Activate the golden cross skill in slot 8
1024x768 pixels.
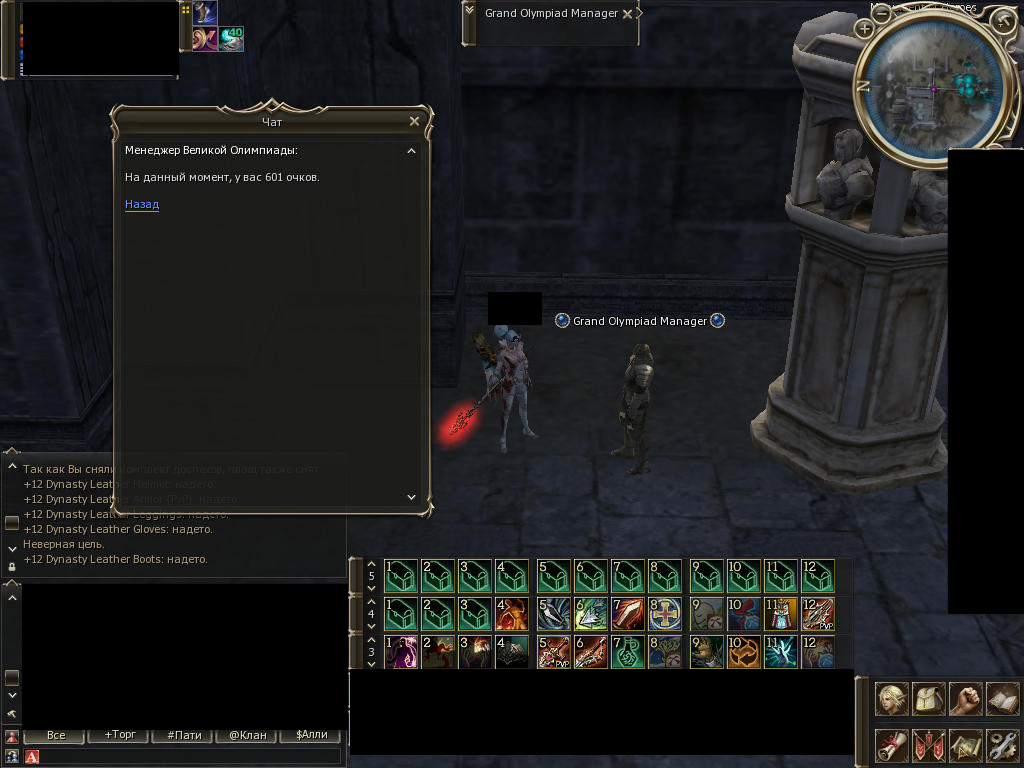[x=665, y=614]
